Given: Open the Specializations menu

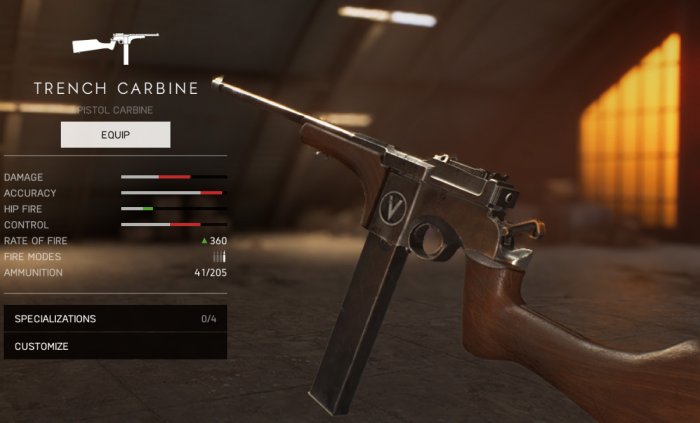Looking at the screenshot, I should coord(114,319).
